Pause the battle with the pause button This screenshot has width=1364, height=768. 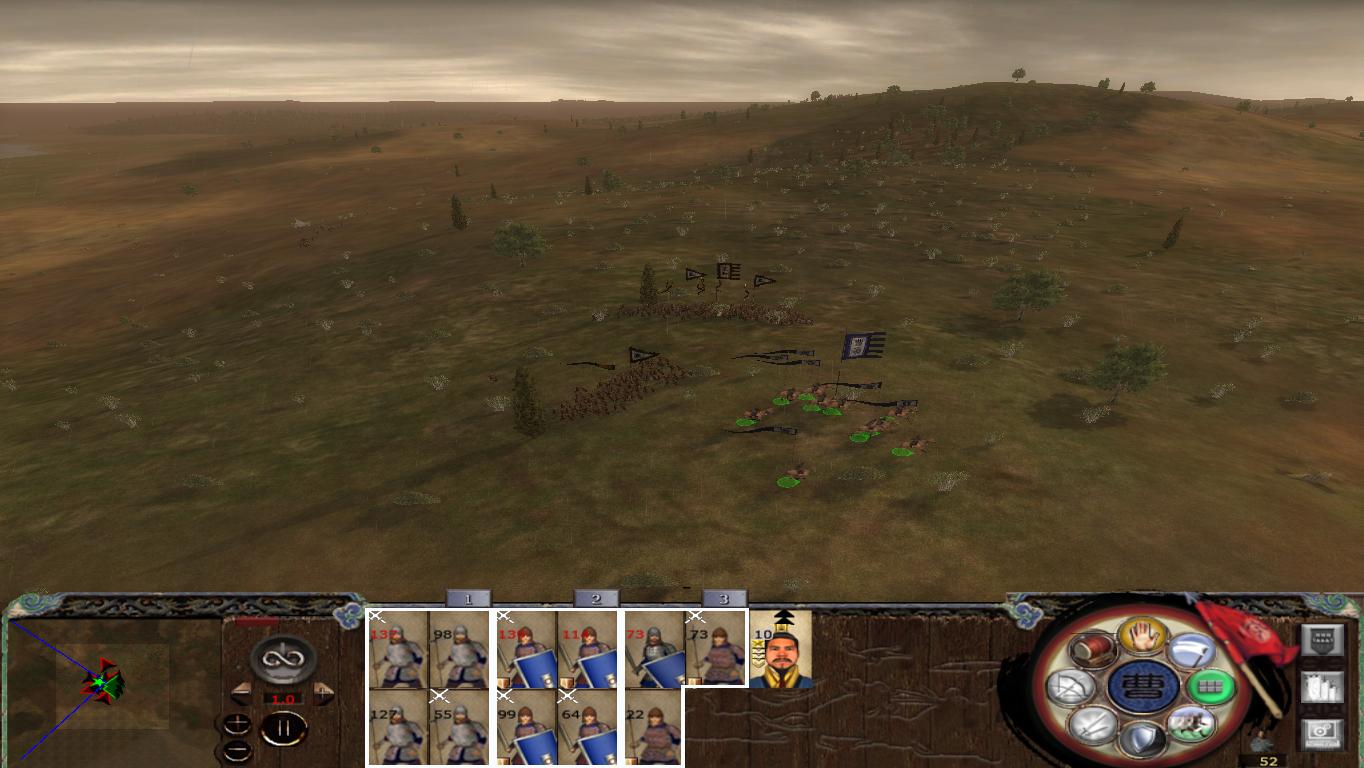[284, 727]
